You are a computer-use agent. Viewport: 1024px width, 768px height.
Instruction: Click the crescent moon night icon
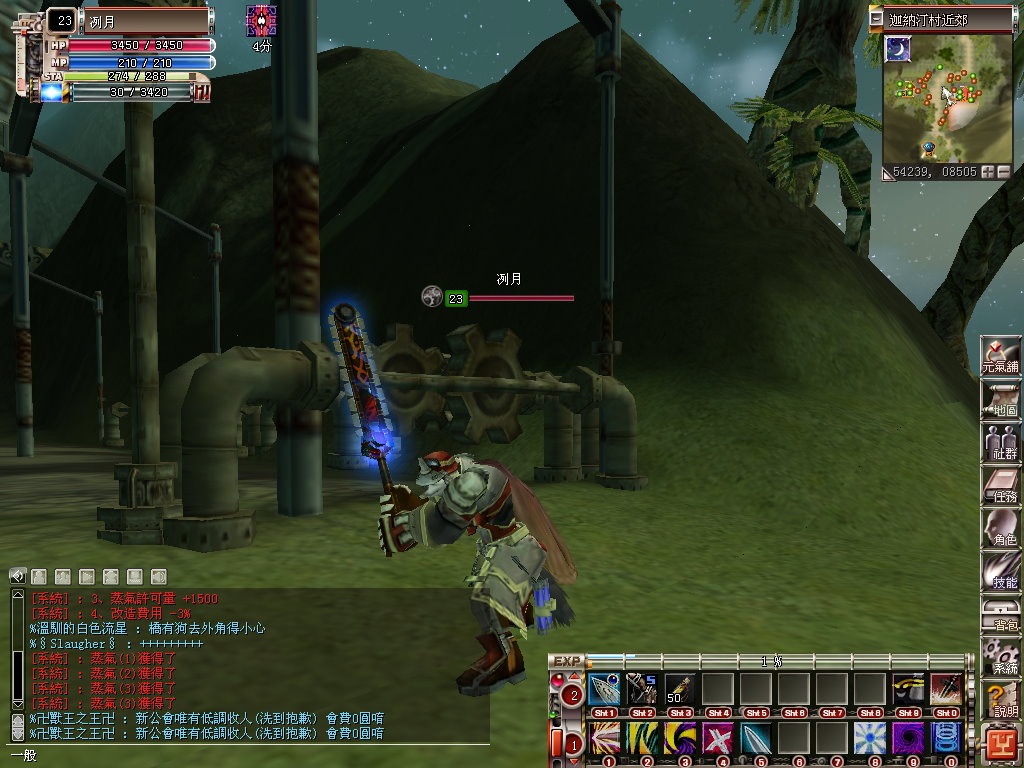898,49
